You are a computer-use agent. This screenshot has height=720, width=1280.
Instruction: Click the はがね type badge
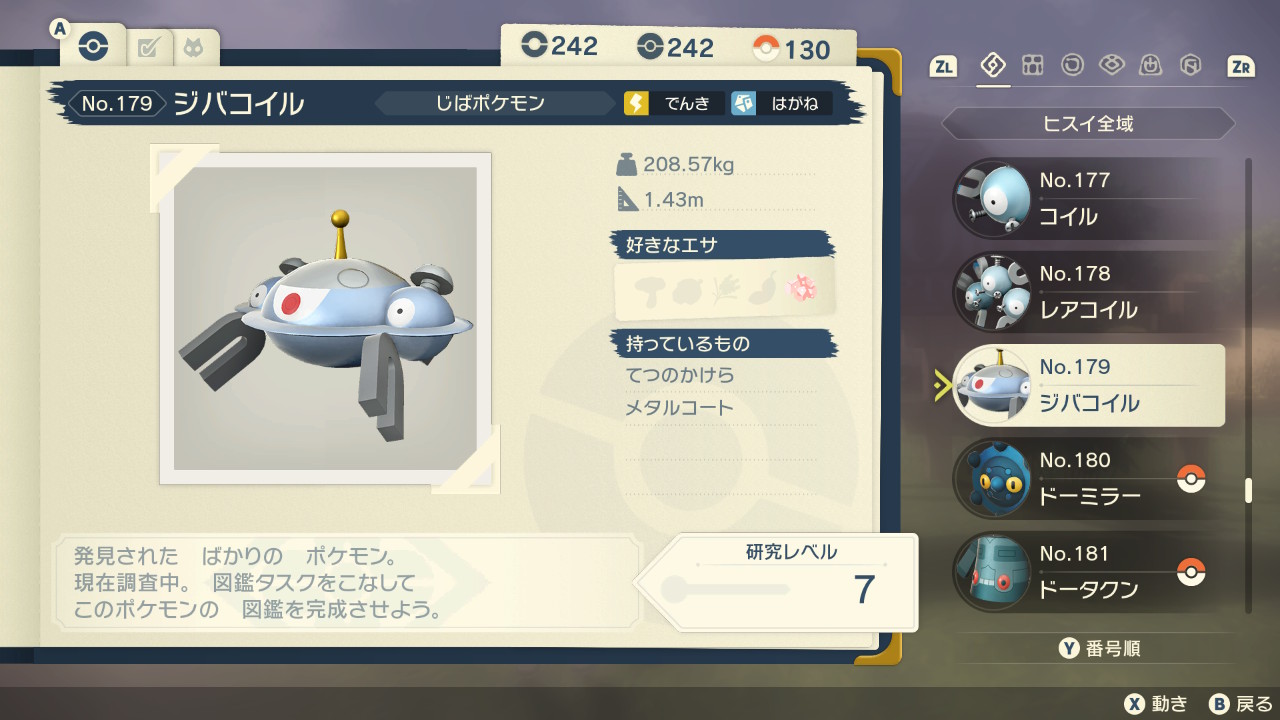click(x=781, y=103)
